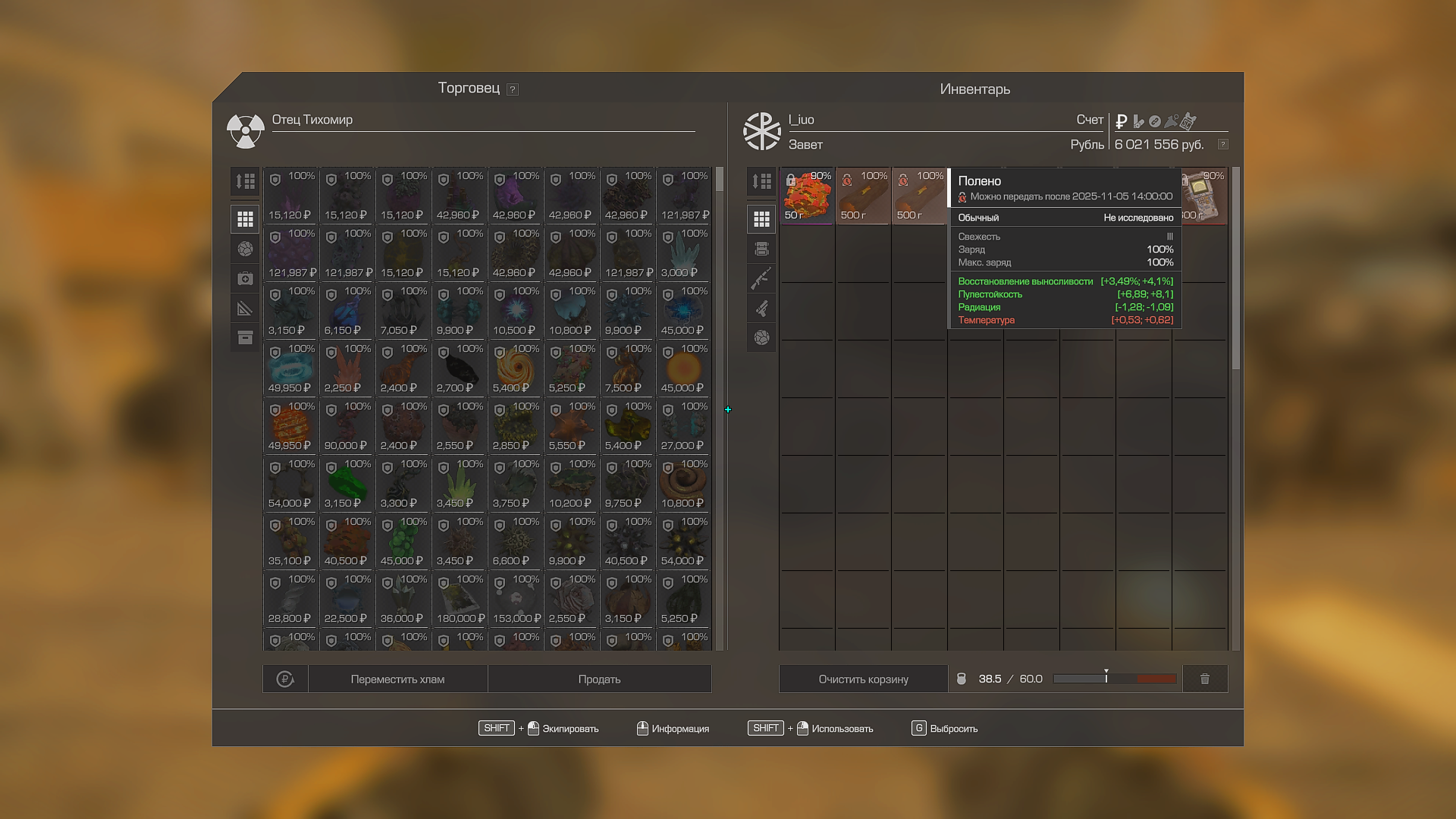Open the ruble buyback icon button

[x=285, y=679]
